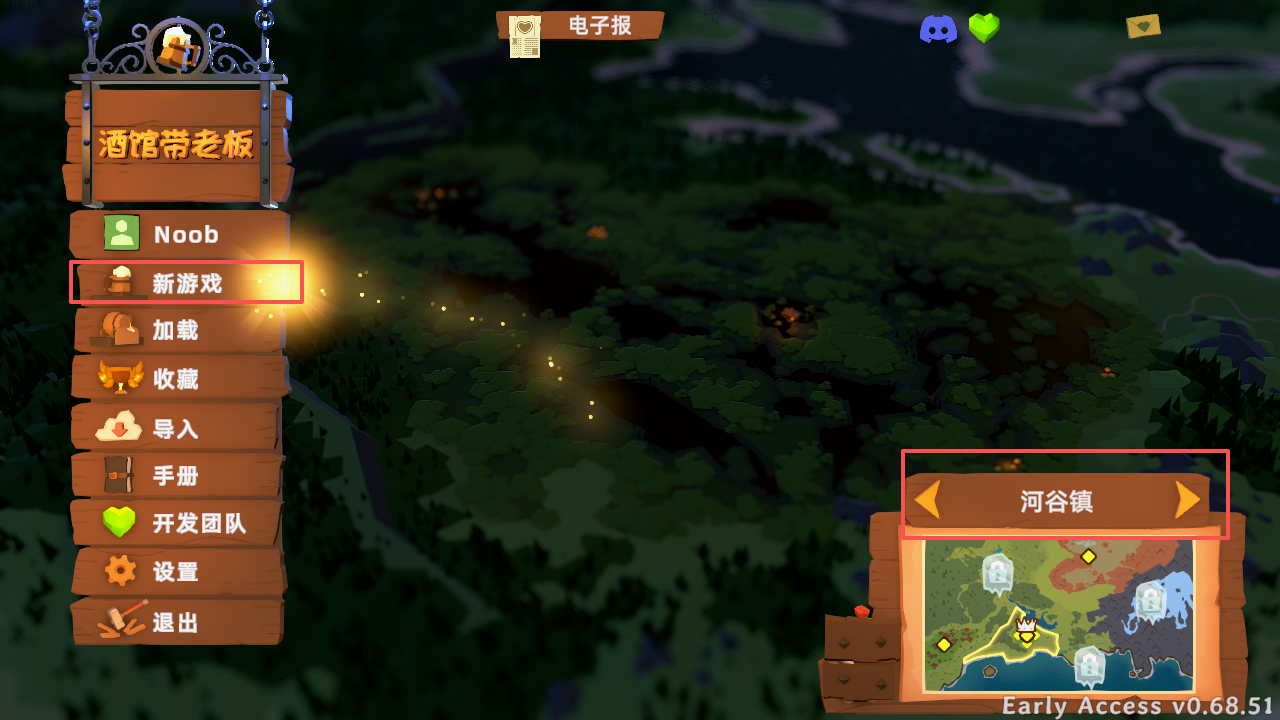
Task: Choose the import option (导入)
Action: (x=176, y=428)
